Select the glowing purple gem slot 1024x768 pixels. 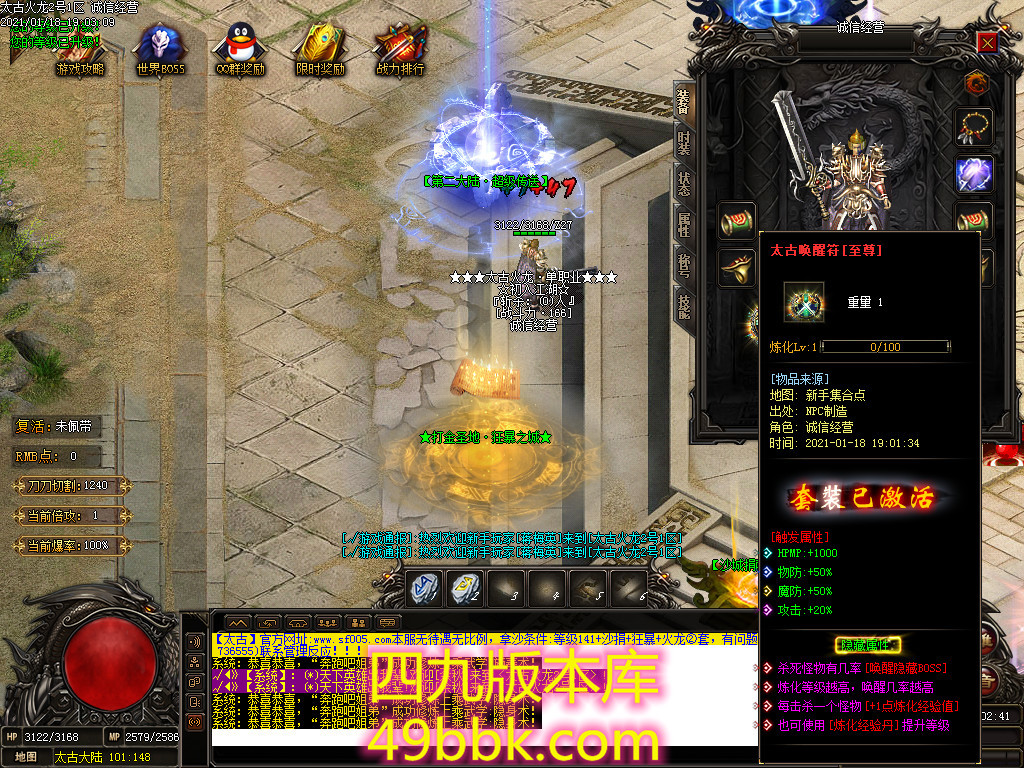(x=974, y=173)
